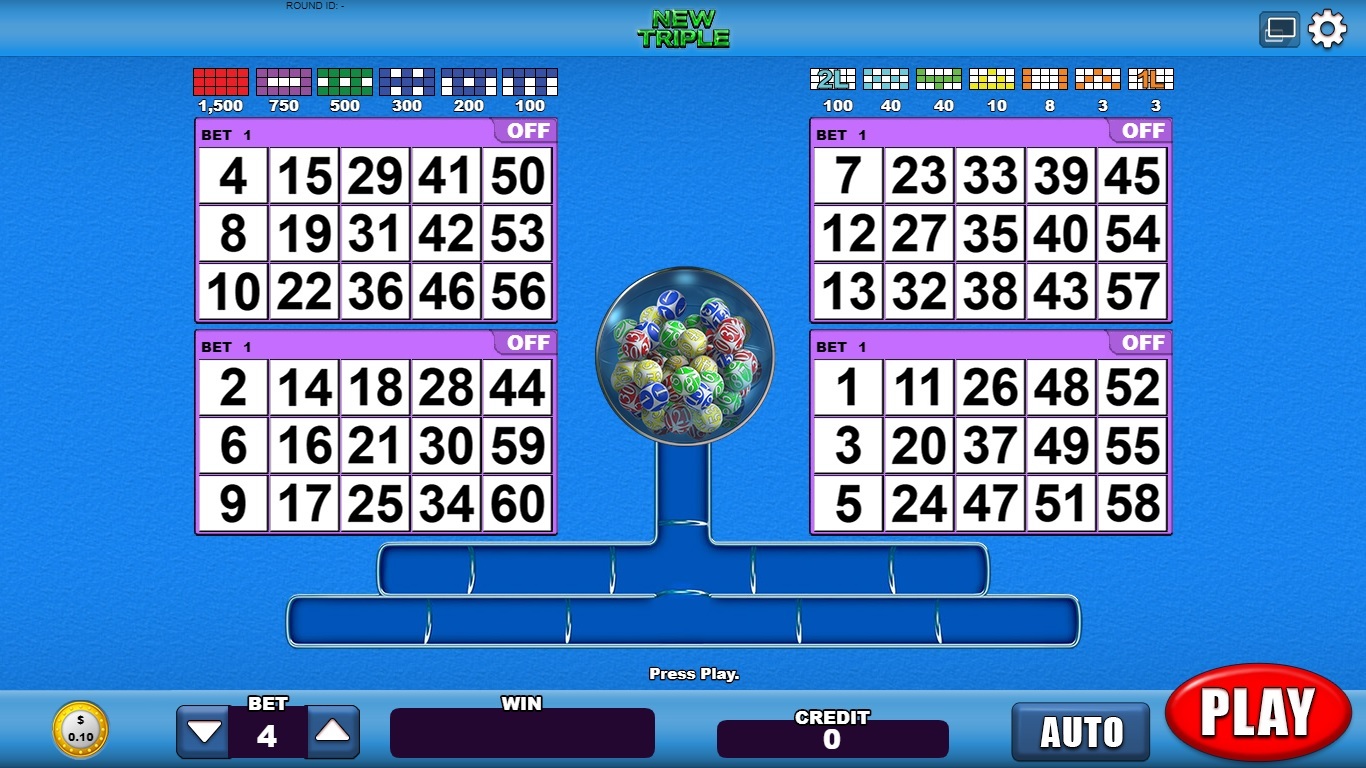This screenshot has width=1366, height=768.
Task: Toggle OFF switch on the top-left bingo card
Action: (528, 130)
